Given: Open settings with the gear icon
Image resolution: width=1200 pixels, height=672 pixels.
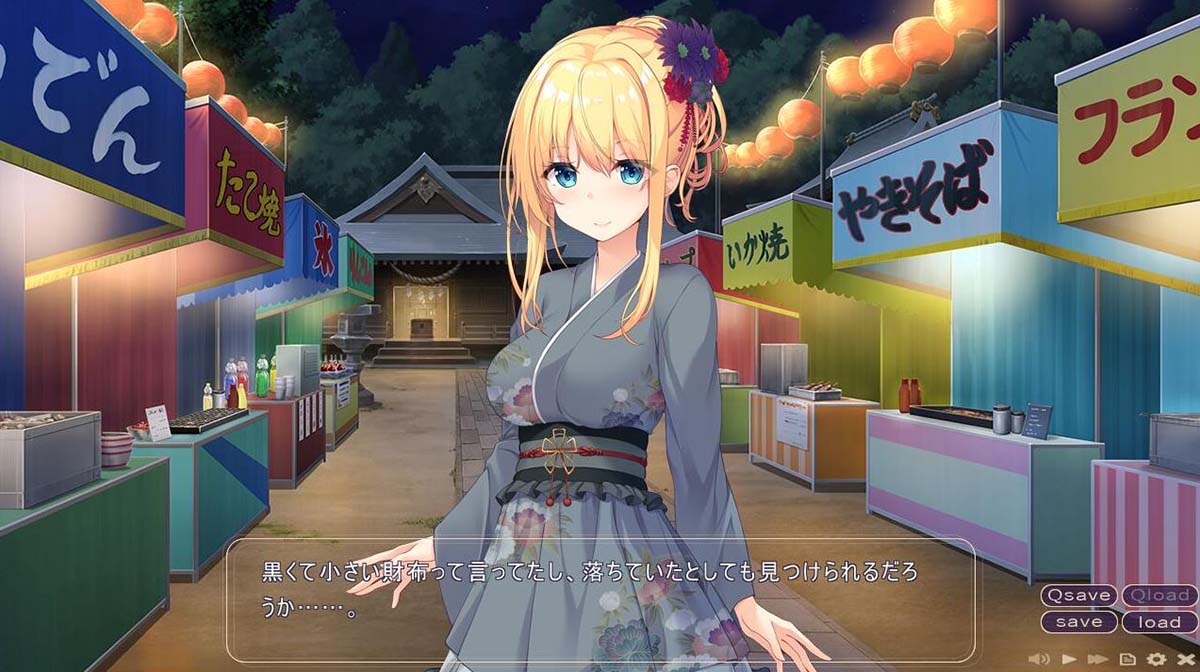Looking at the screenshot, I should coord(1157,658).
